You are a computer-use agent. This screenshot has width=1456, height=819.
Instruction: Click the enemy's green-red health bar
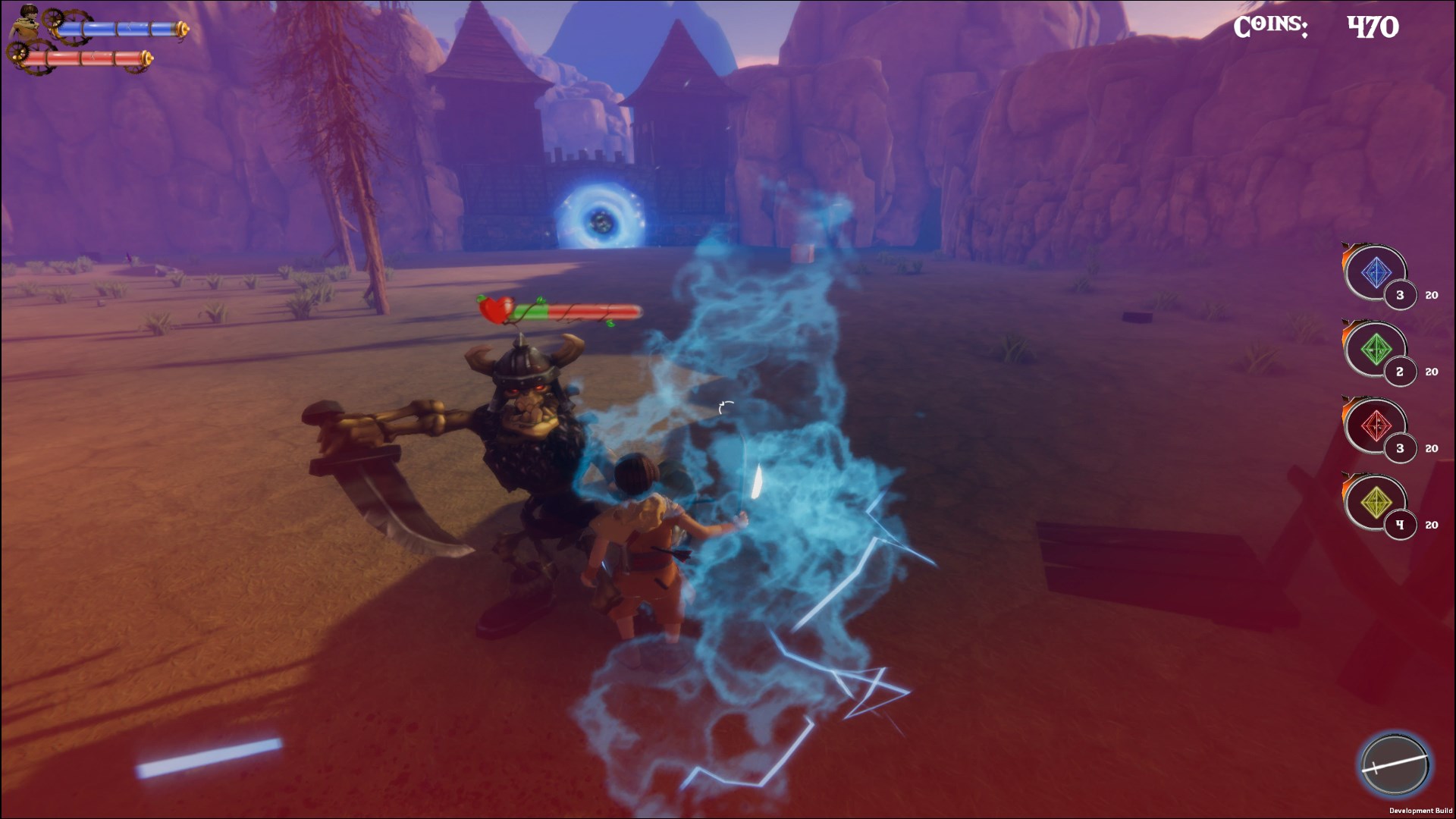(573, 311)
